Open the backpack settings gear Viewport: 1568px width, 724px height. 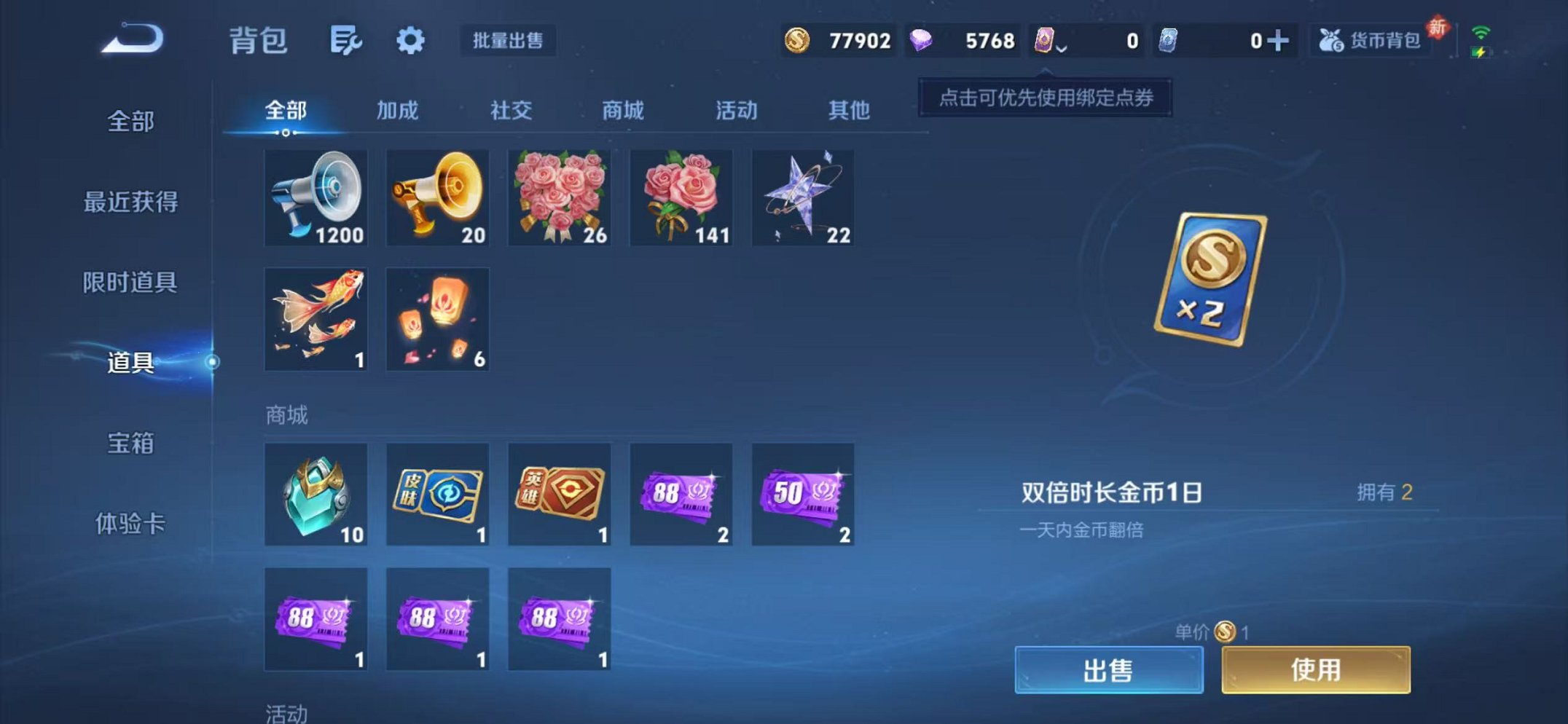tap(411, 42)
